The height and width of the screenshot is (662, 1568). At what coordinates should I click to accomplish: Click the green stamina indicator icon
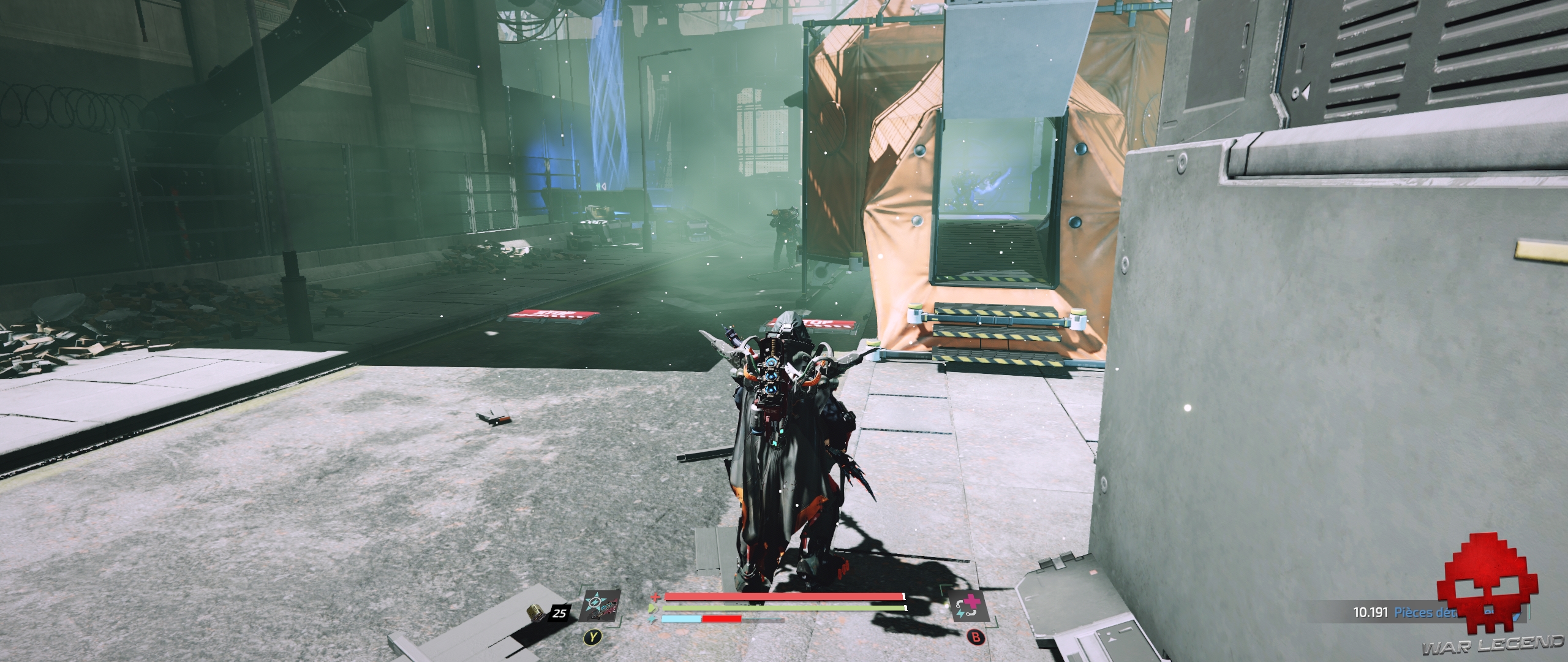[653, 609]
